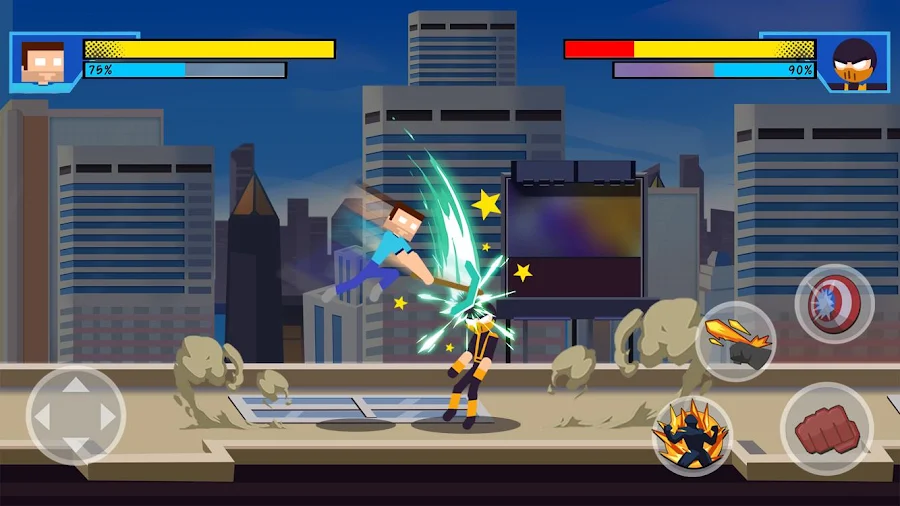
Task: Click the blocky player portrait
Action: [43, 62]
